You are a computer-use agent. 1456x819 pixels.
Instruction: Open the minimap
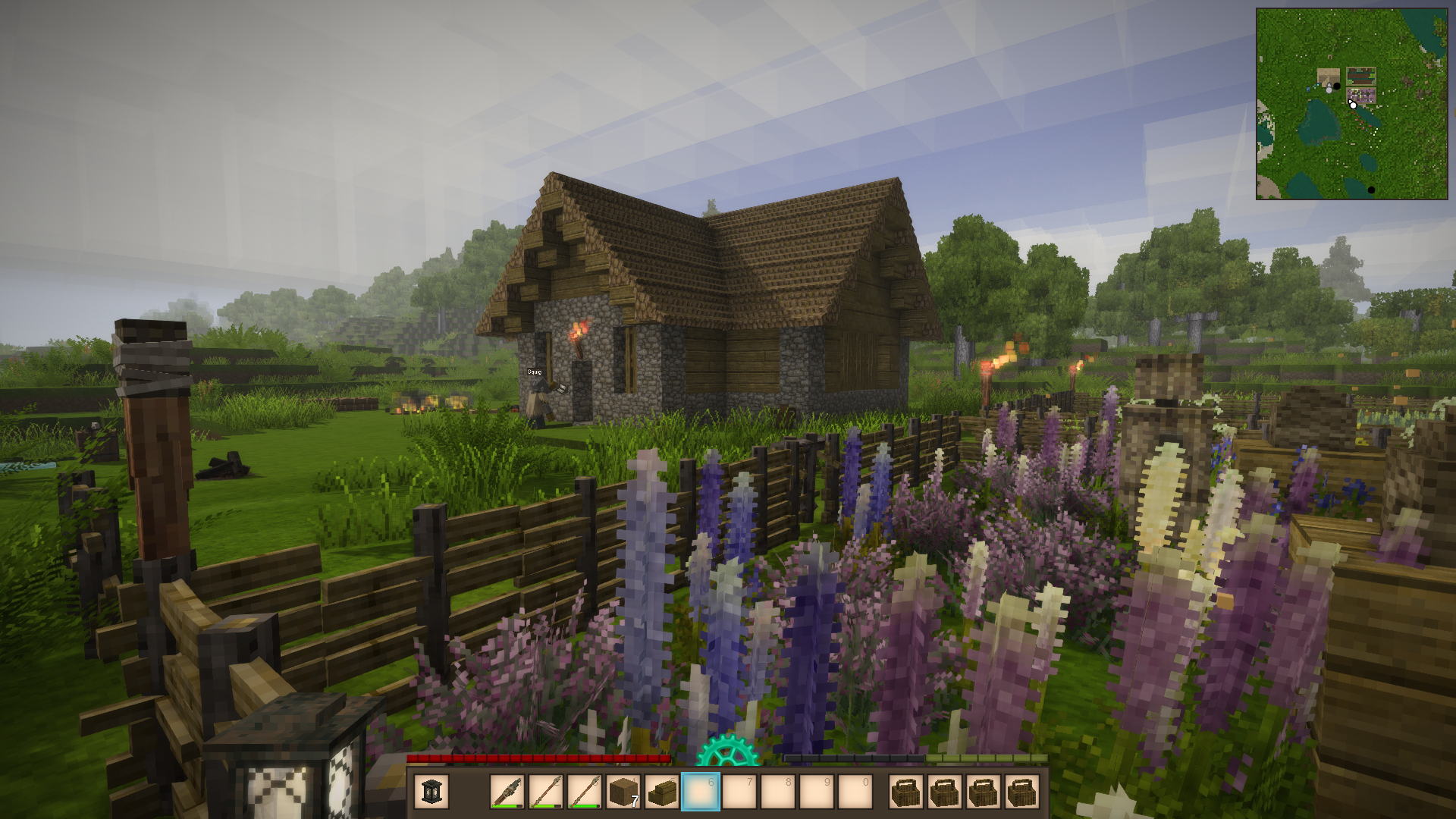pyautogui.click(x=1351, y=104)
